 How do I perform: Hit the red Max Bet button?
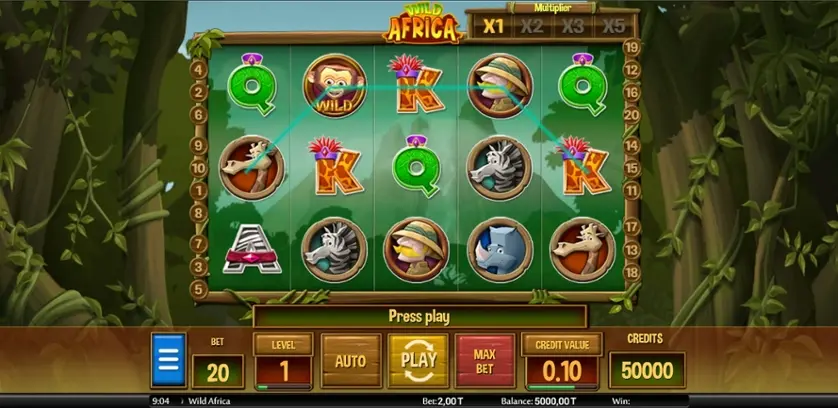[x=485, y=360]
